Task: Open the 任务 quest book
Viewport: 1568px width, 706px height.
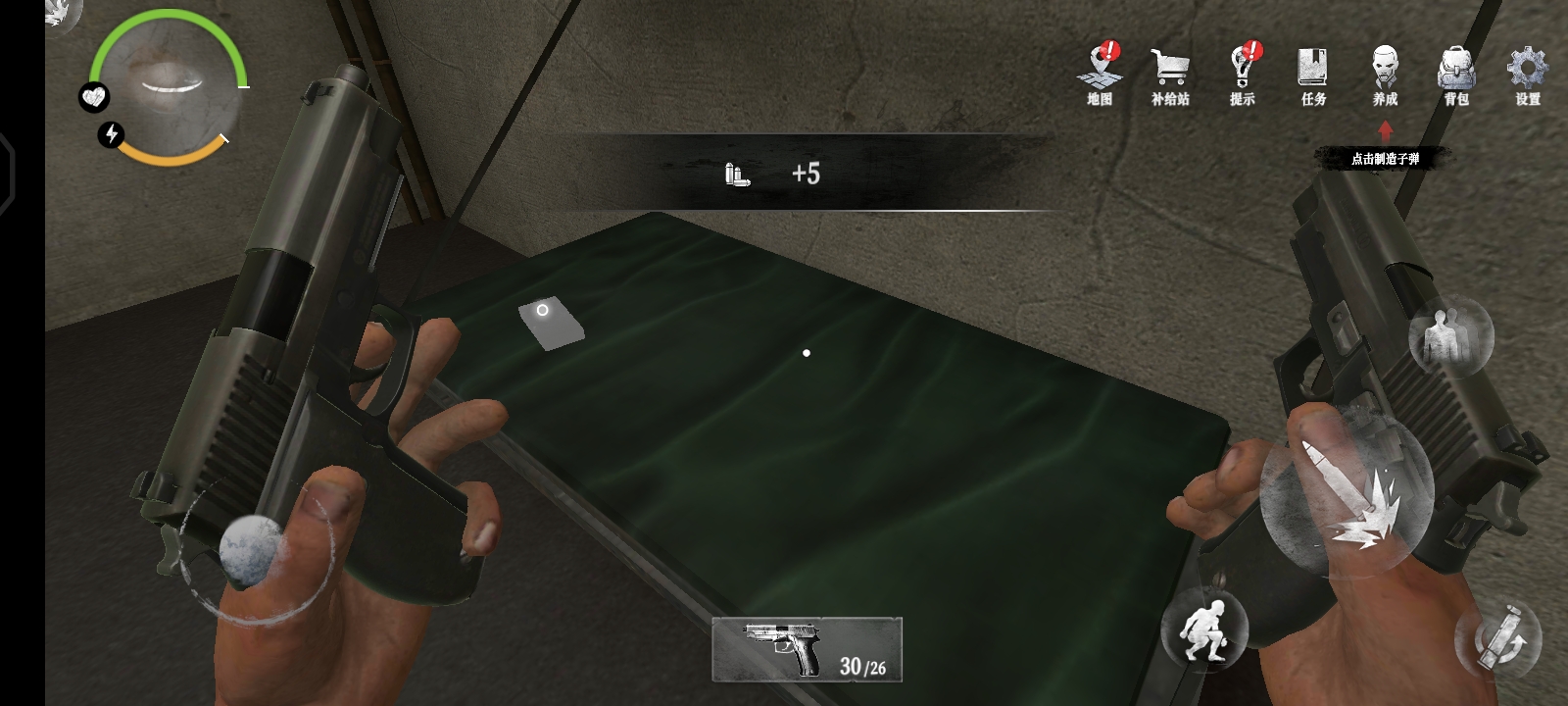Action: coord(1313,75)
